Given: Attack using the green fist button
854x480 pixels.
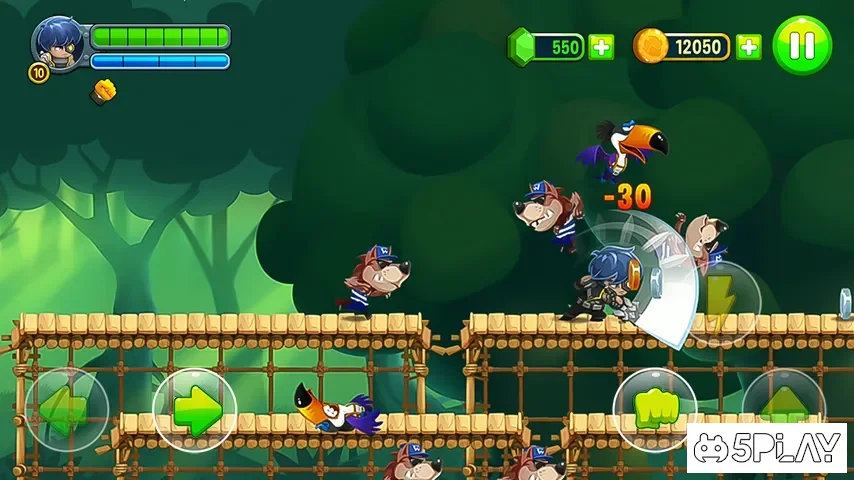Looking at the screenshot, I should coord(654,409).
